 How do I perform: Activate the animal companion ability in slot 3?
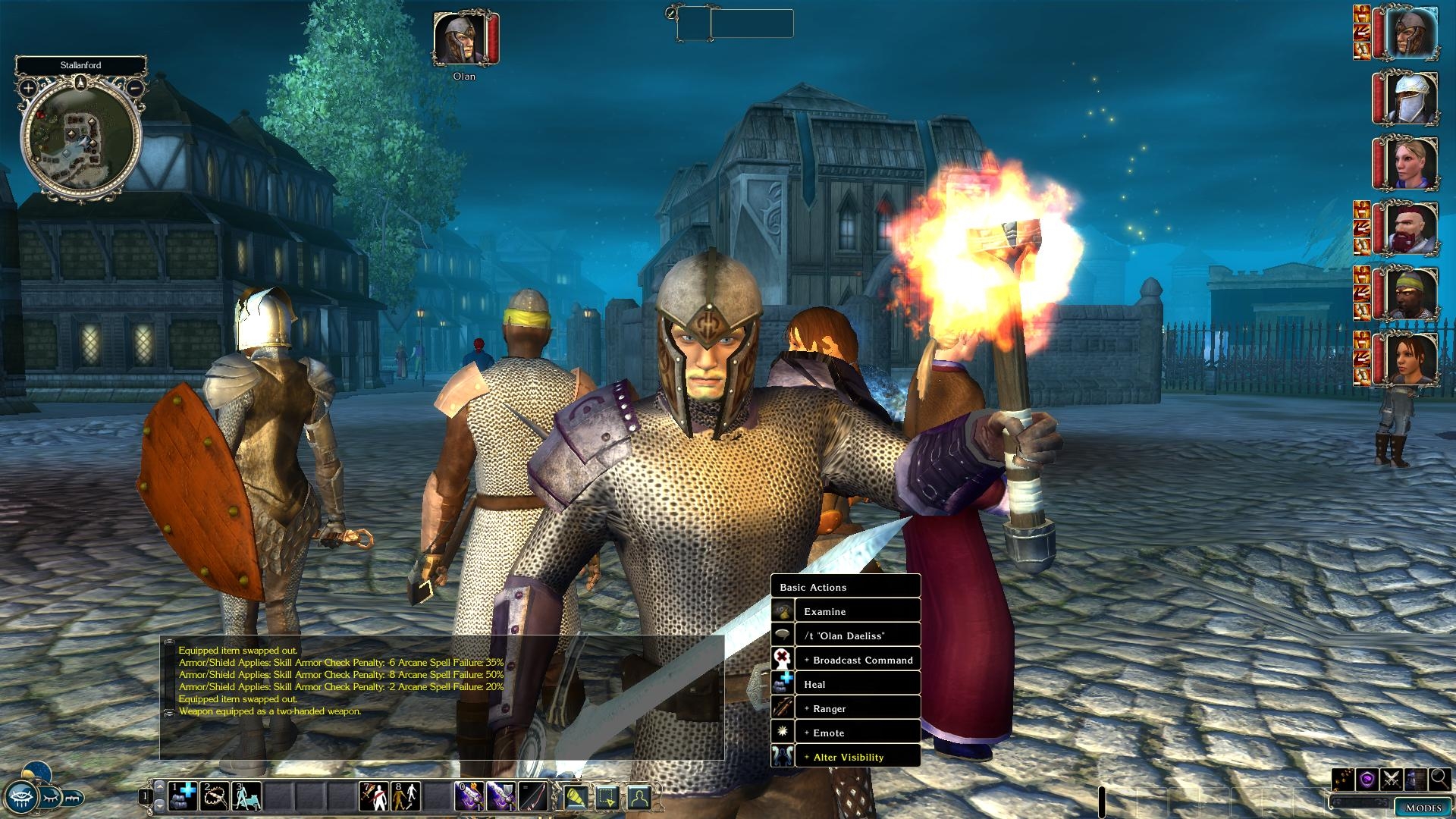click(x=246, y=796)
